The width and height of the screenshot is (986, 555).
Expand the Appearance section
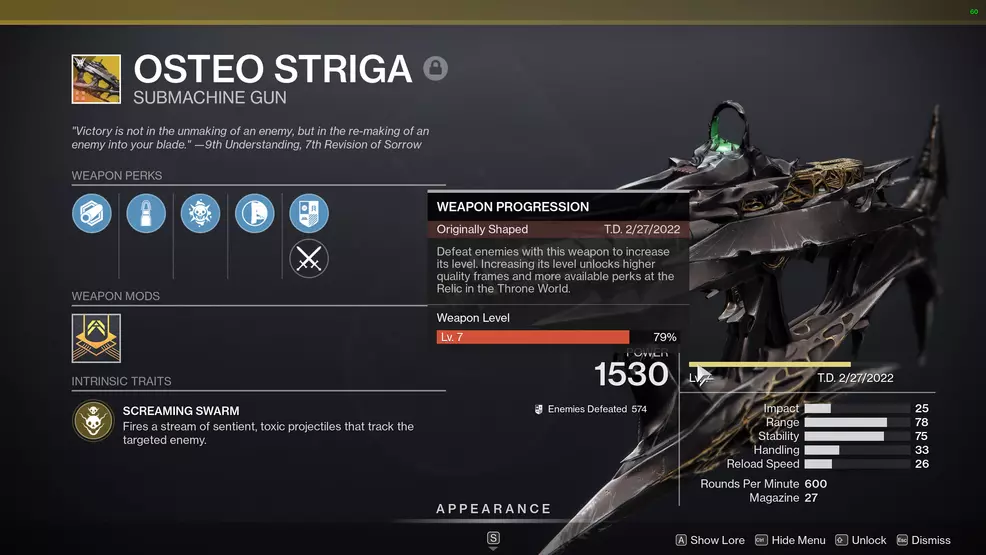click(x=493, y=509)
